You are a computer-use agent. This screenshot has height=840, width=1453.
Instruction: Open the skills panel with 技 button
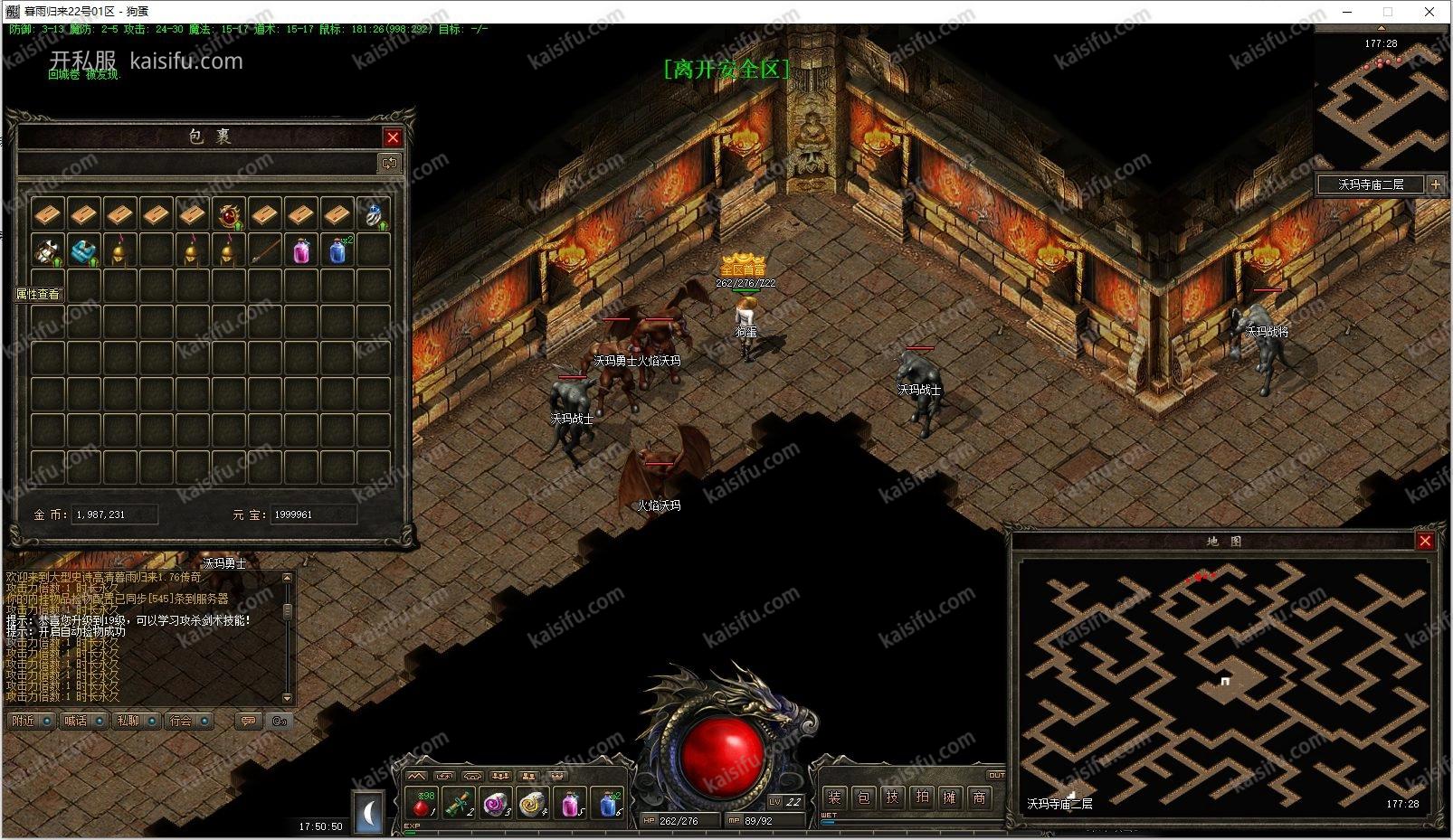892,798
